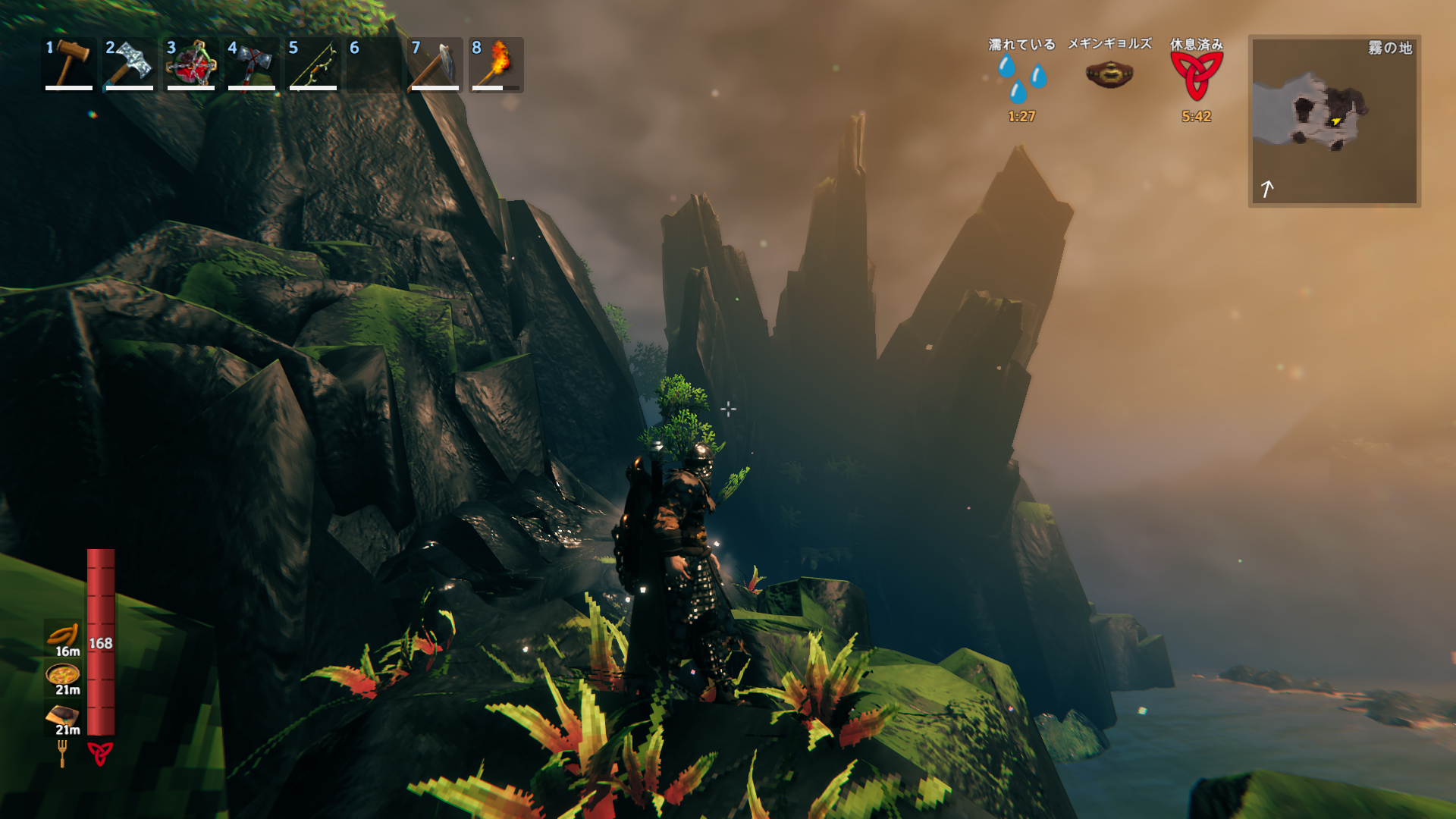Image resolution: width=1456 pixels, height=819 pixels.
Task: Equip the silver warhammer in slot 2
Action: 130,64
